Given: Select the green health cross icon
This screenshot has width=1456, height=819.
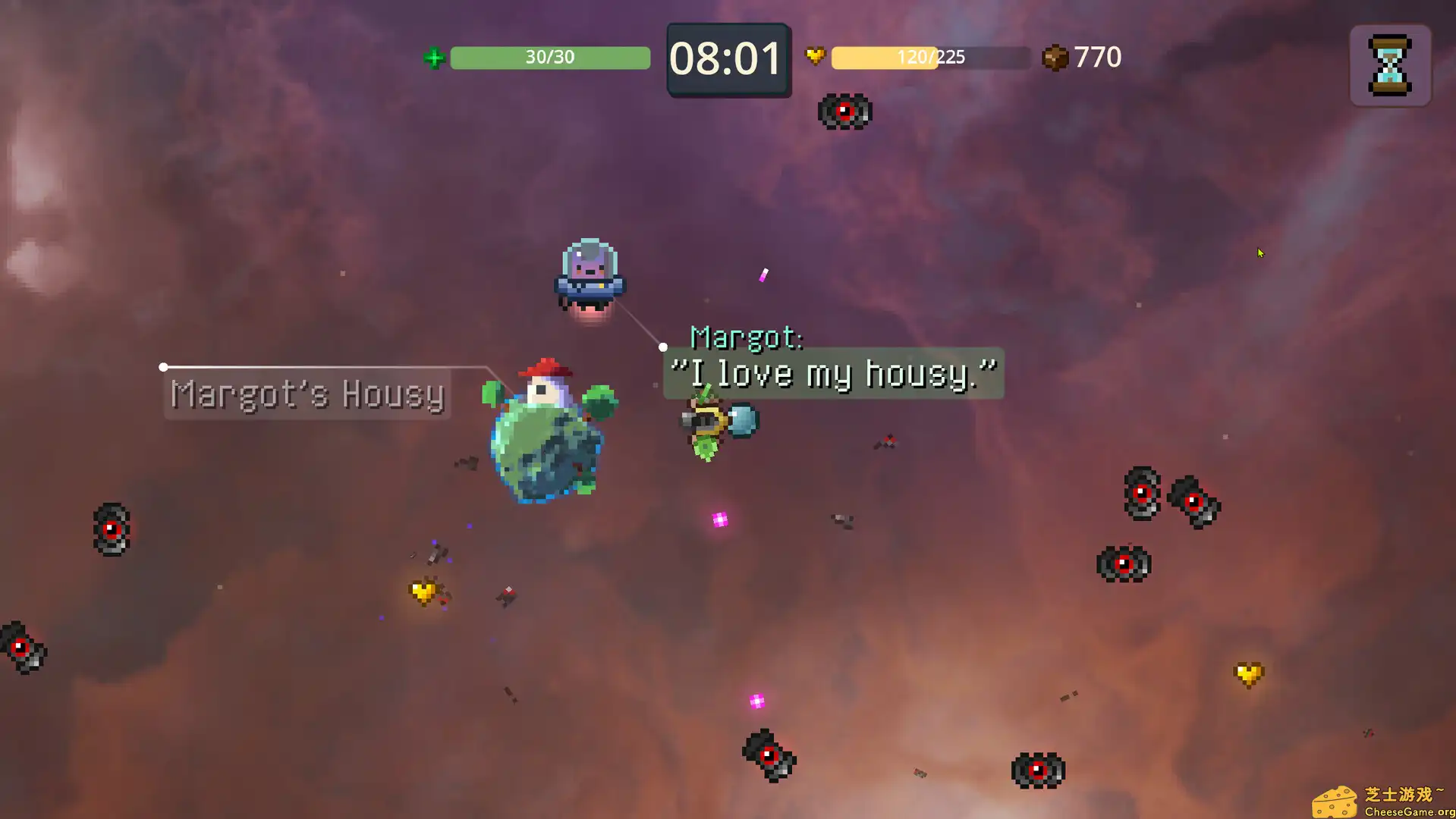Looking at the screenshot, I should [x=433, y=57].
